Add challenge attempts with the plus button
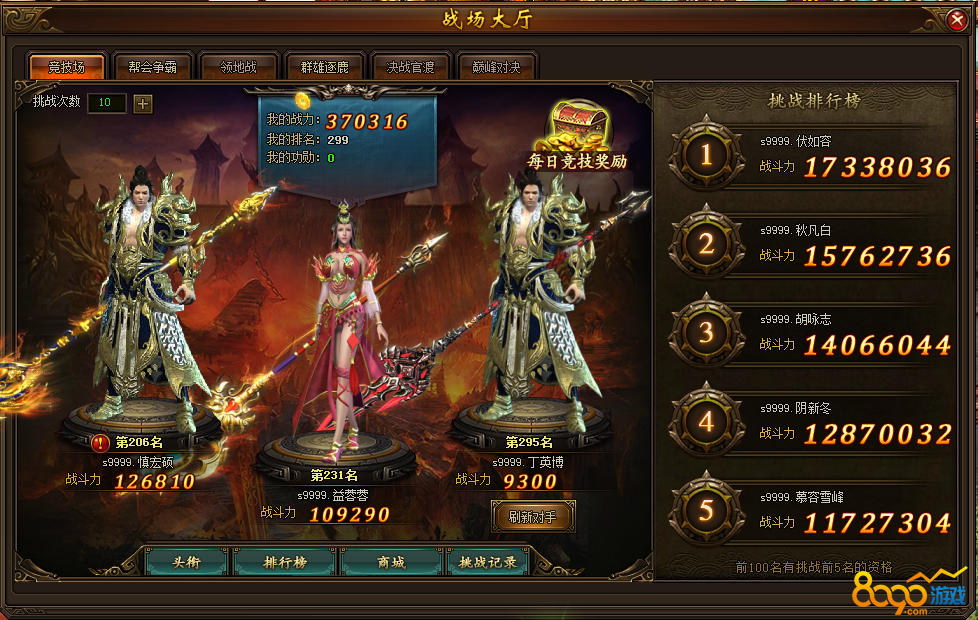Screen dimensions: 978x620 coord(143,103)
